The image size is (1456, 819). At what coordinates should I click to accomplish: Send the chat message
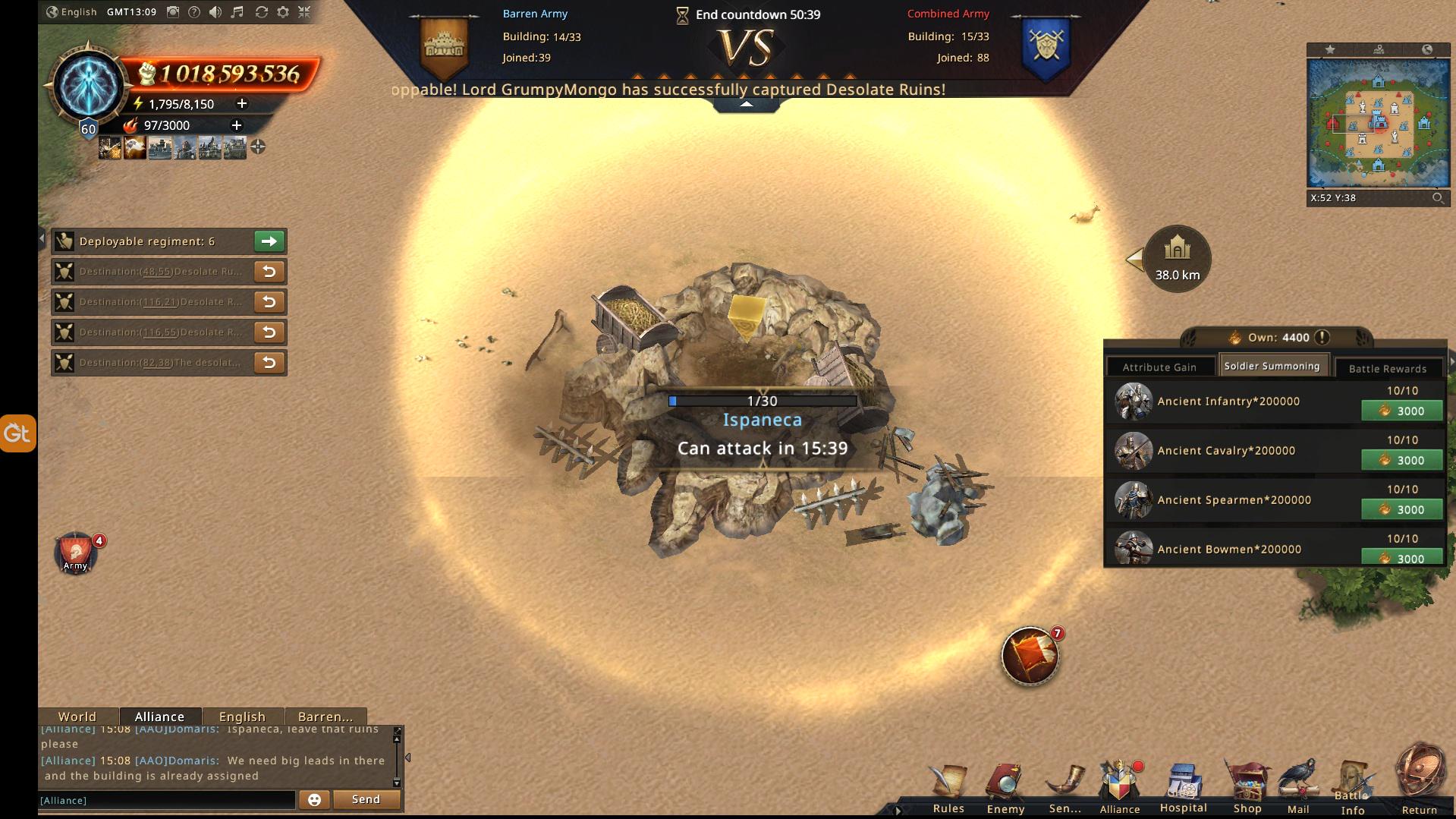coord(366,799)
